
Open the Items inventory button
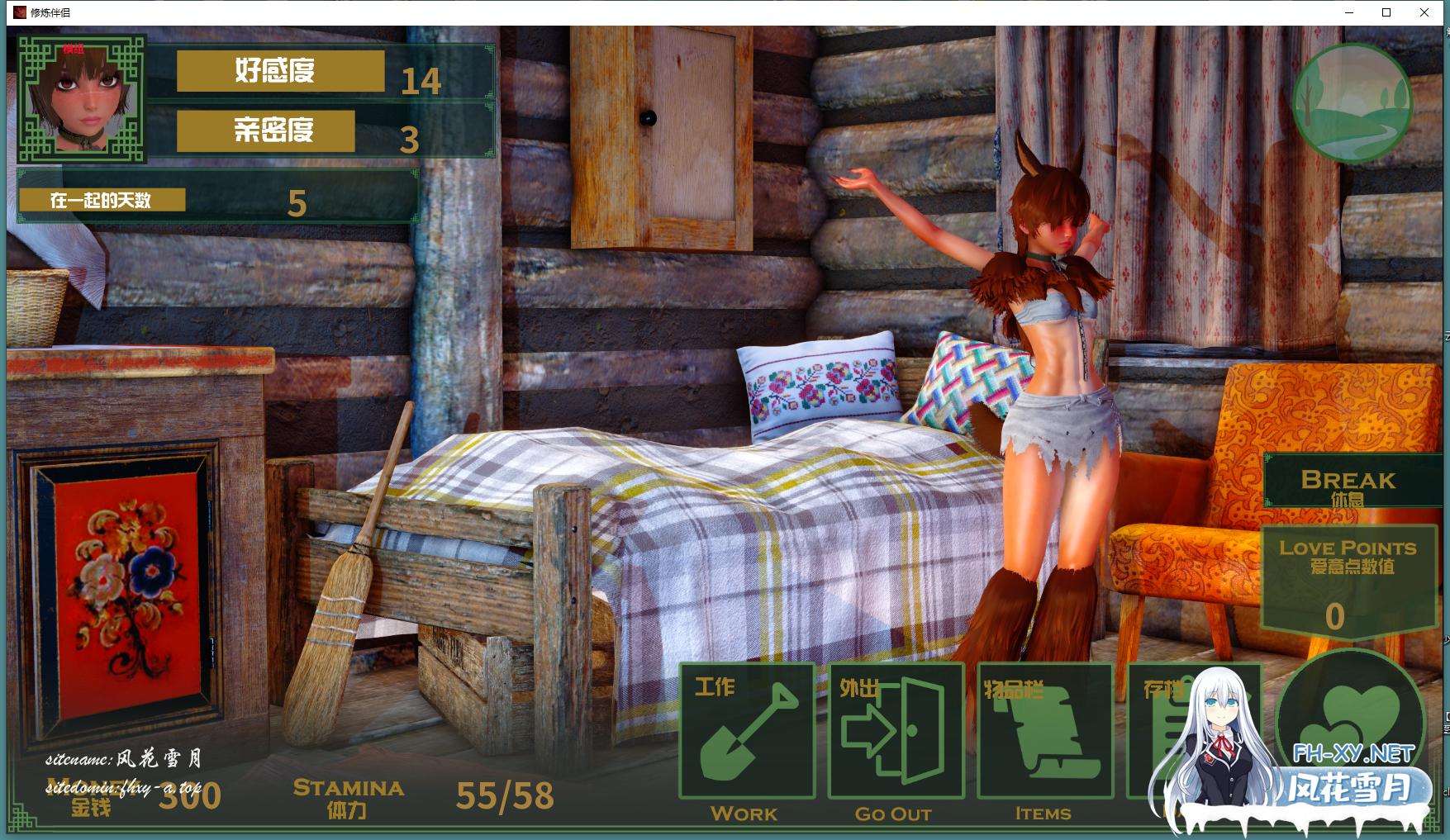coord(1044,731)
